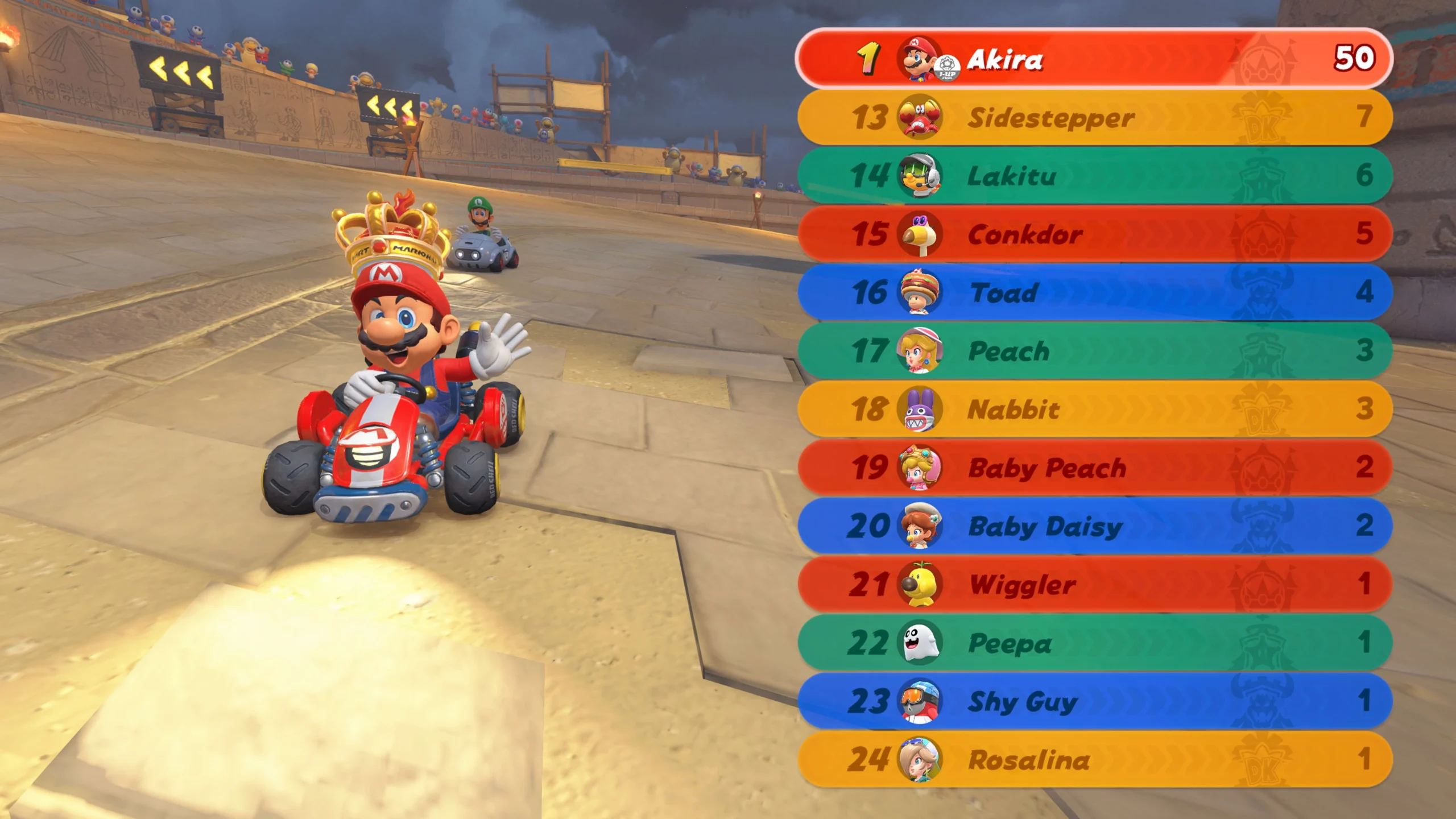The height and width of the screenshot is (819, 1456).
Task: Select the Lakitu headset avatar icon
Action: pos(919,176)
